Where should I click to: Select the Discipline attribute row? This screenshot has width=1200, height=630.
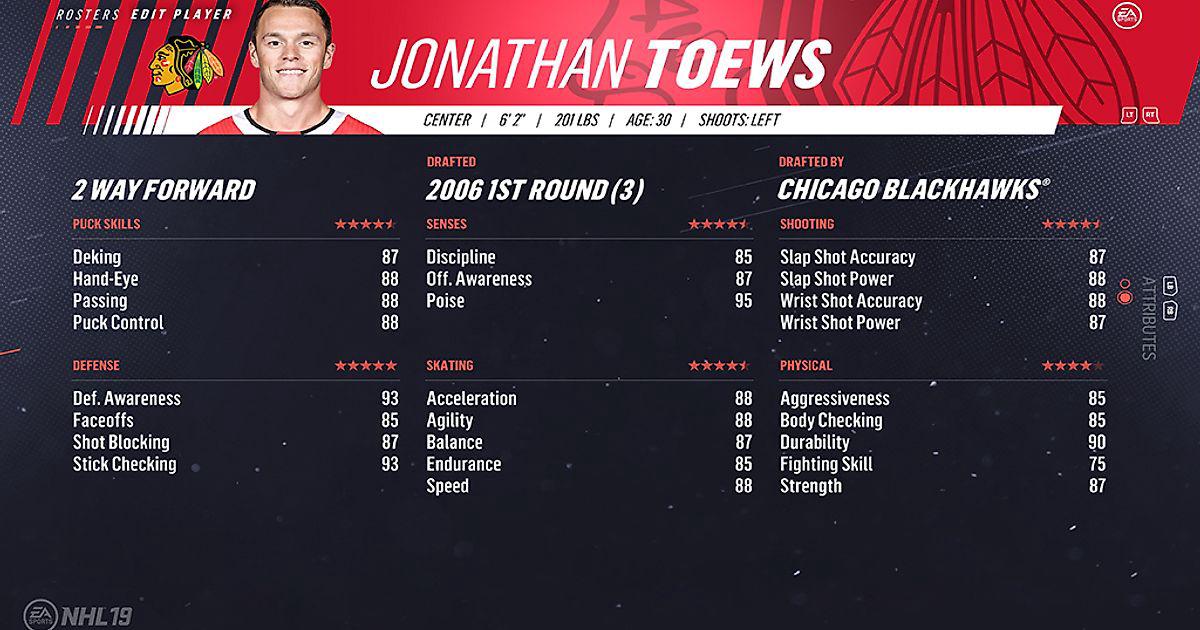(x=588, y=257)
